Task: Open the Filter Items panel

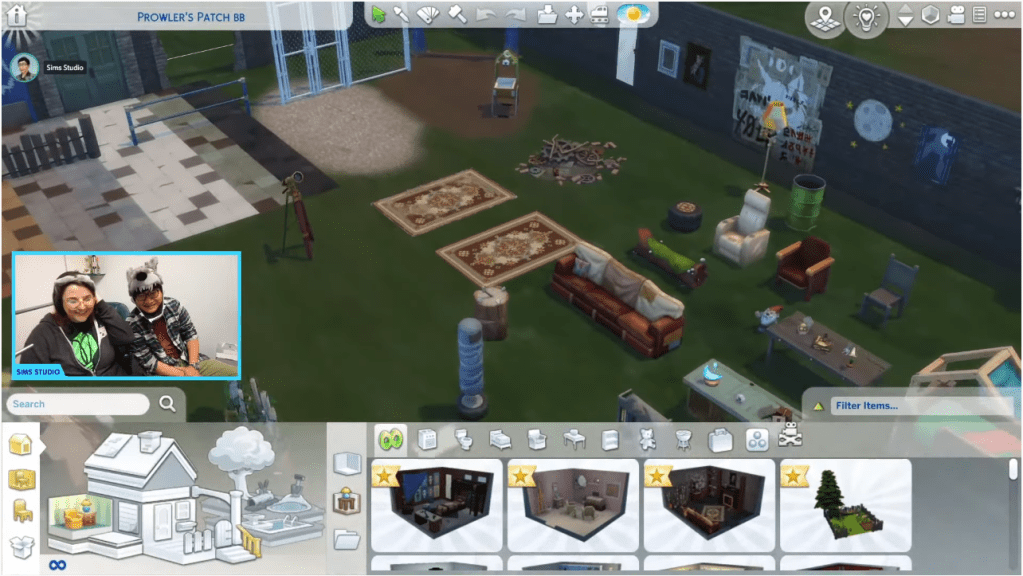Action: click(x=908, y=405)
